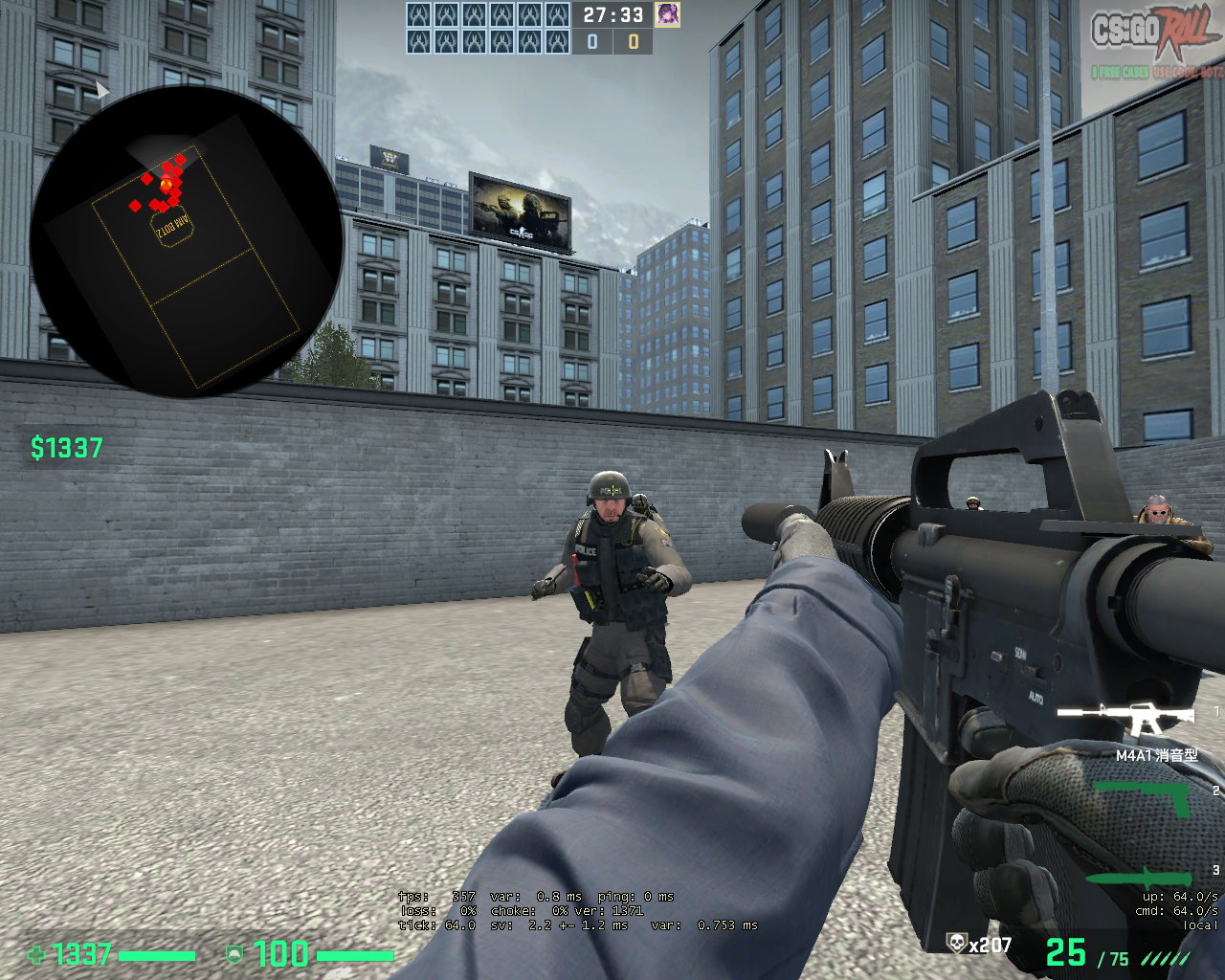Click the circular radar minimap
The image size is (1225, 980).
191,239
